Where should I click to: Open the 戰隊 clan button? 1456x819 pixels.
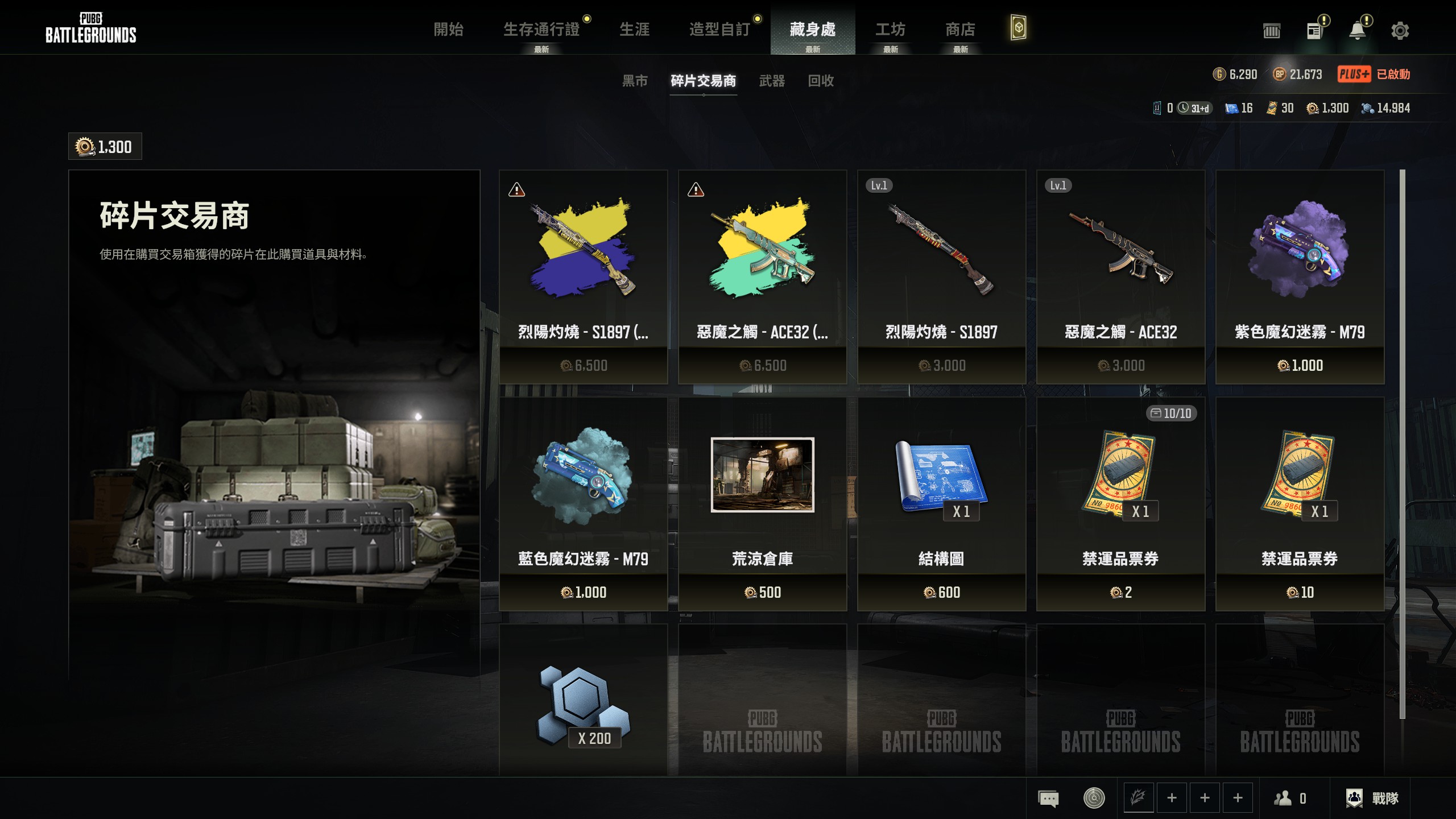[x=1372, y=798]
